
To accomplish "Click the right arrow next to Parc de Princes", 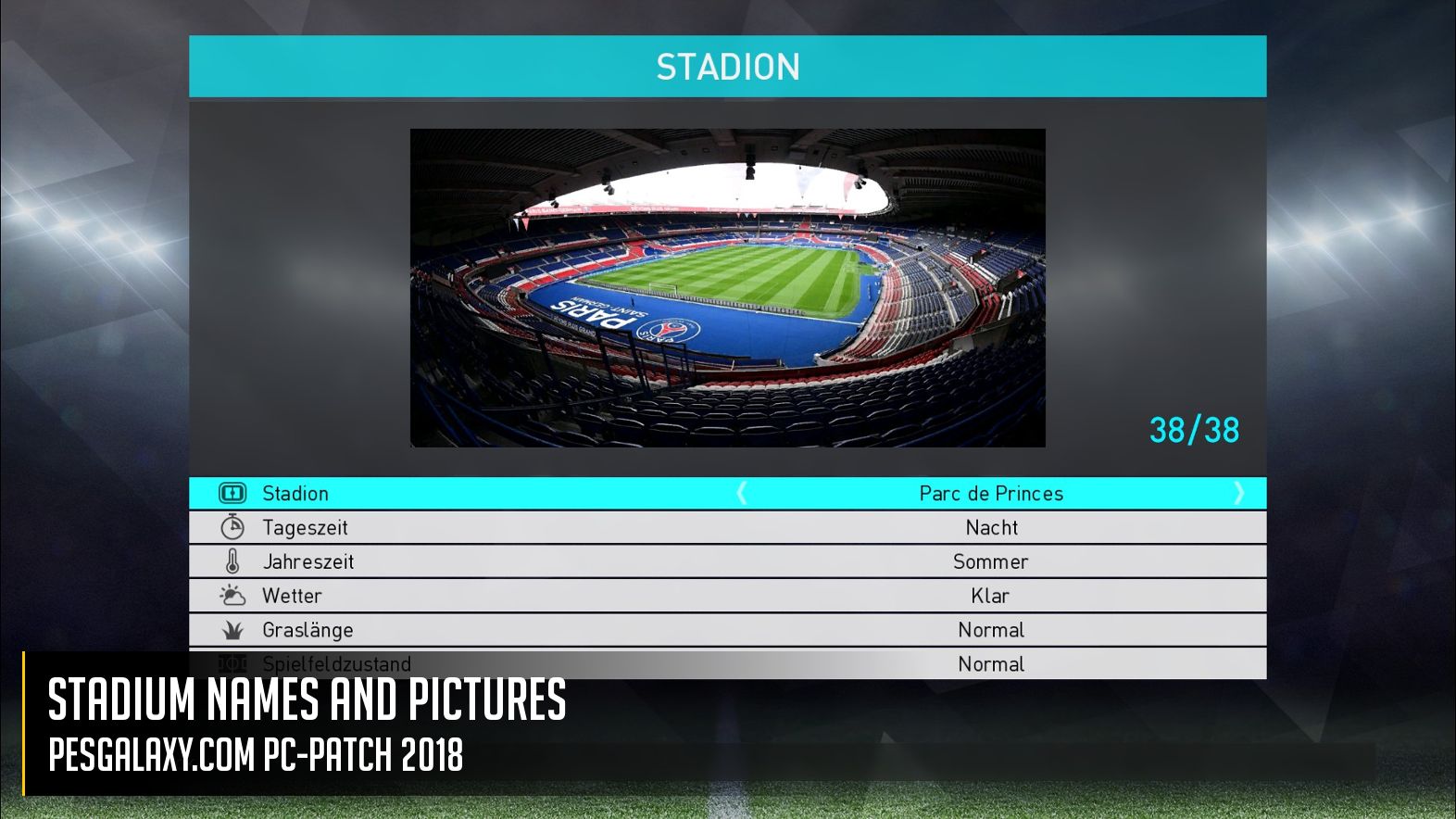I will click(x=1238, y=493).
